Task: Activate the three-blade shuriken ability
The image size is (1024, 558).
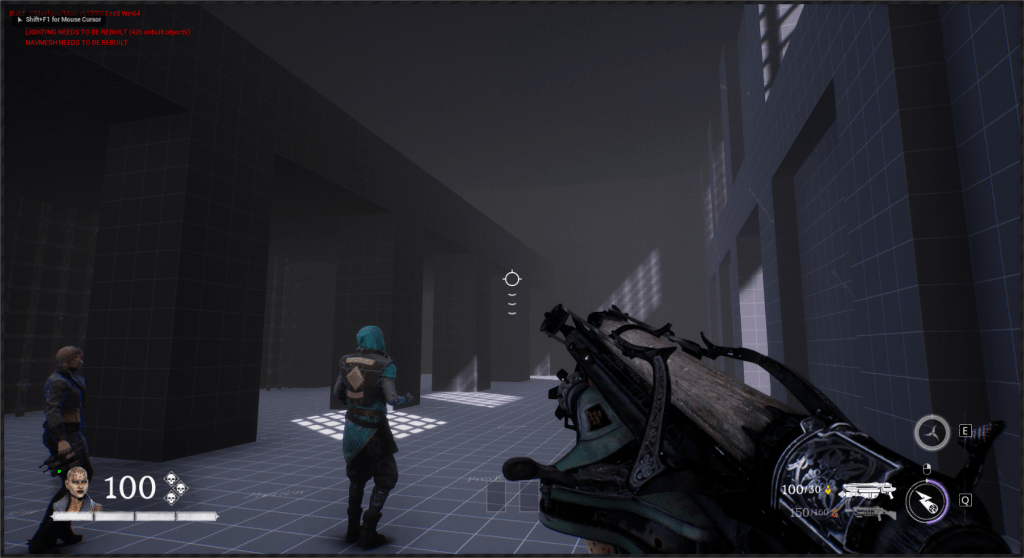Action: click(932, 433)
